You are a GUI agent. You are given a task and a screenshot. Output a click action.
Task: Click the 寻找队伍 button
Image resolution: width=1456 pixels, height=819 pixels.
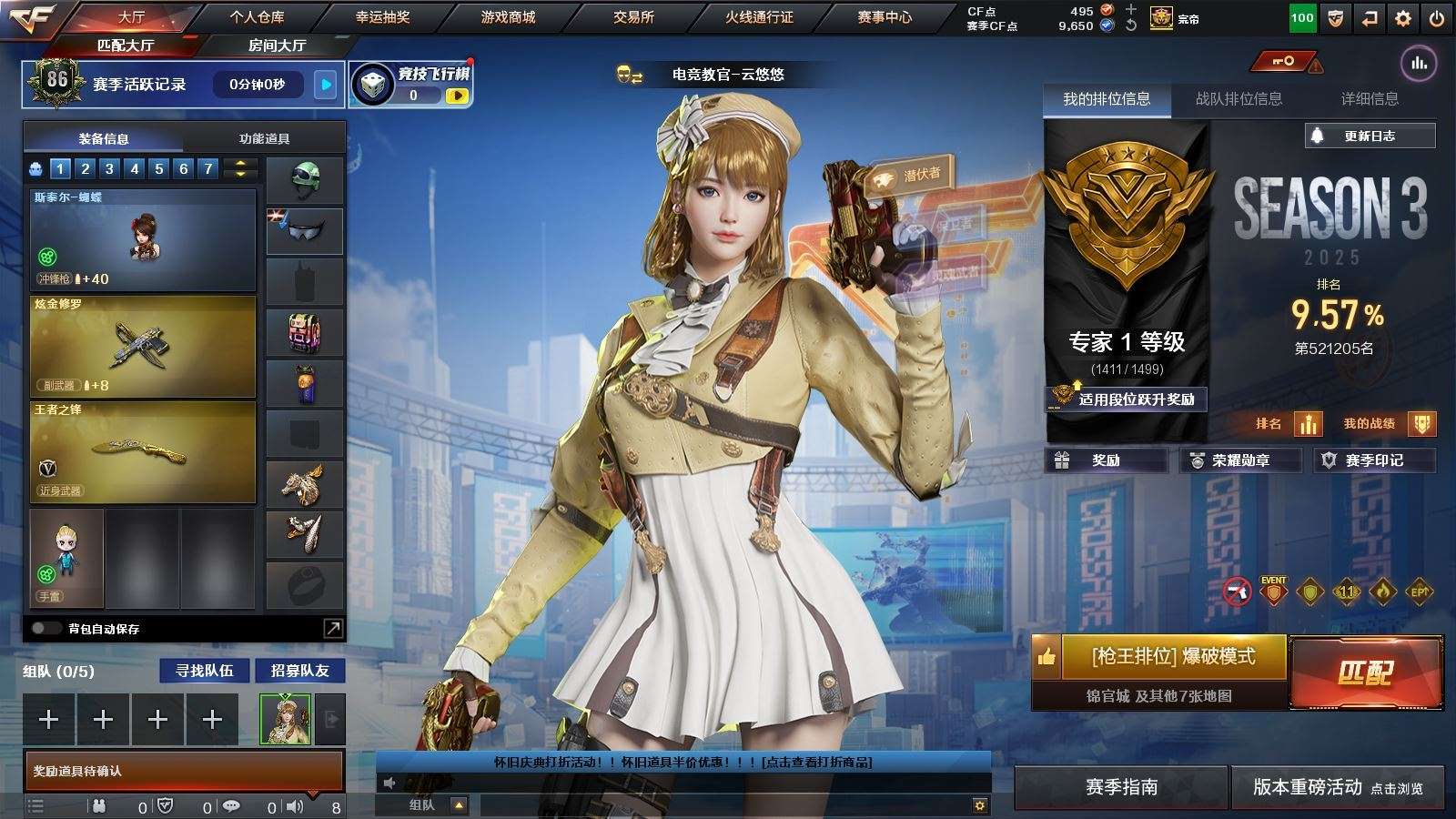coord(205,671)
